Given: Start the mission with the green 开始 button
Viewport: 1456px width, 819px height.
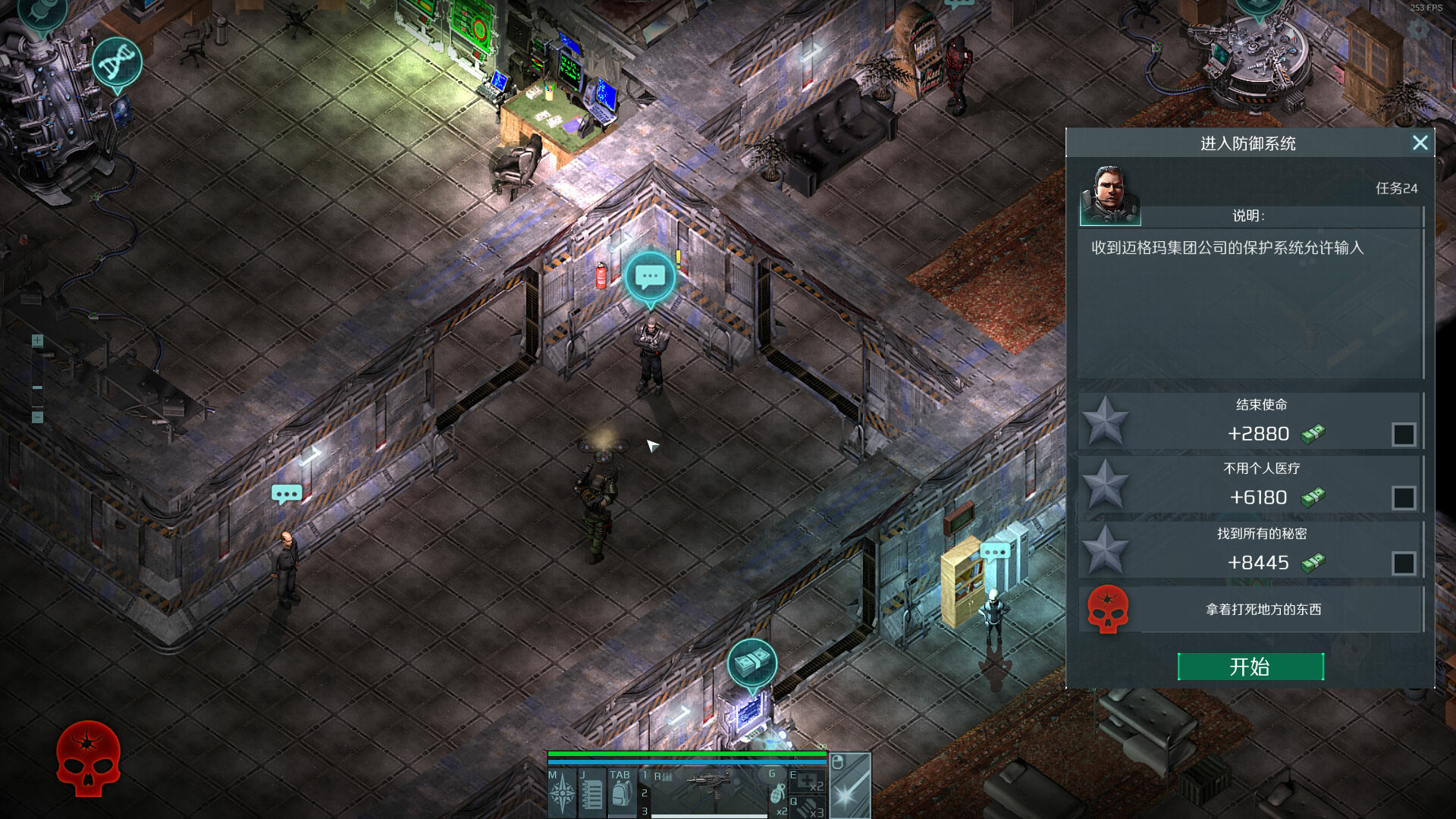Looking at the screenshot, I should coord(1250,667).
